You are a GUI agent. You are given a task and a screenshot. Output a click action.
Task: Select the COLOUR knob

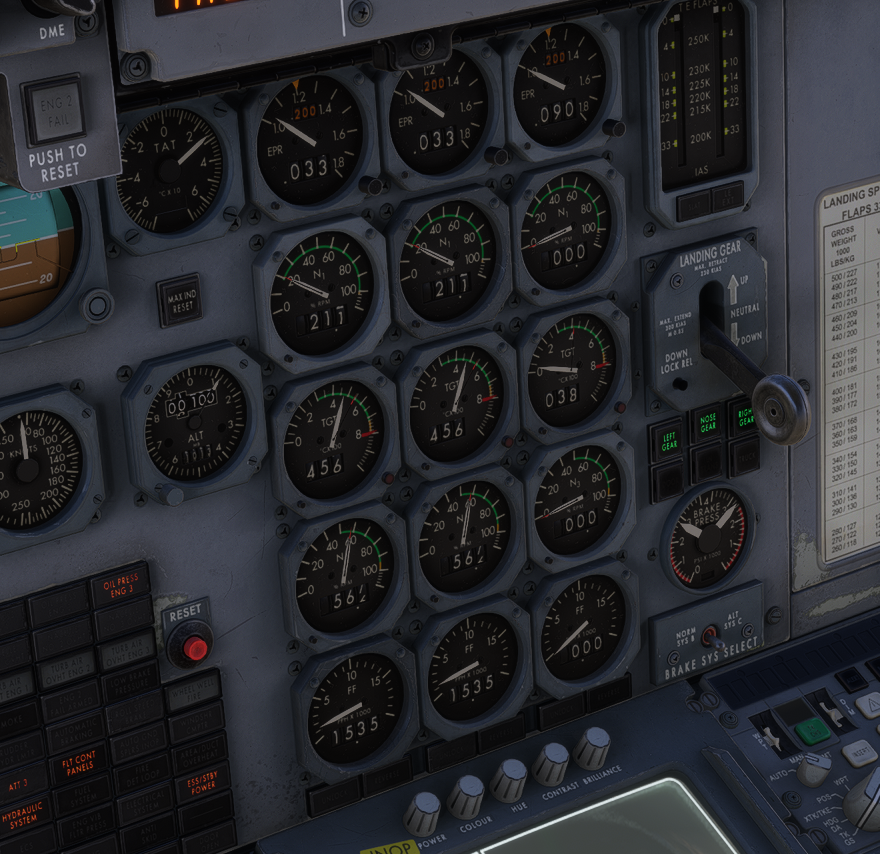click(465, 796)
